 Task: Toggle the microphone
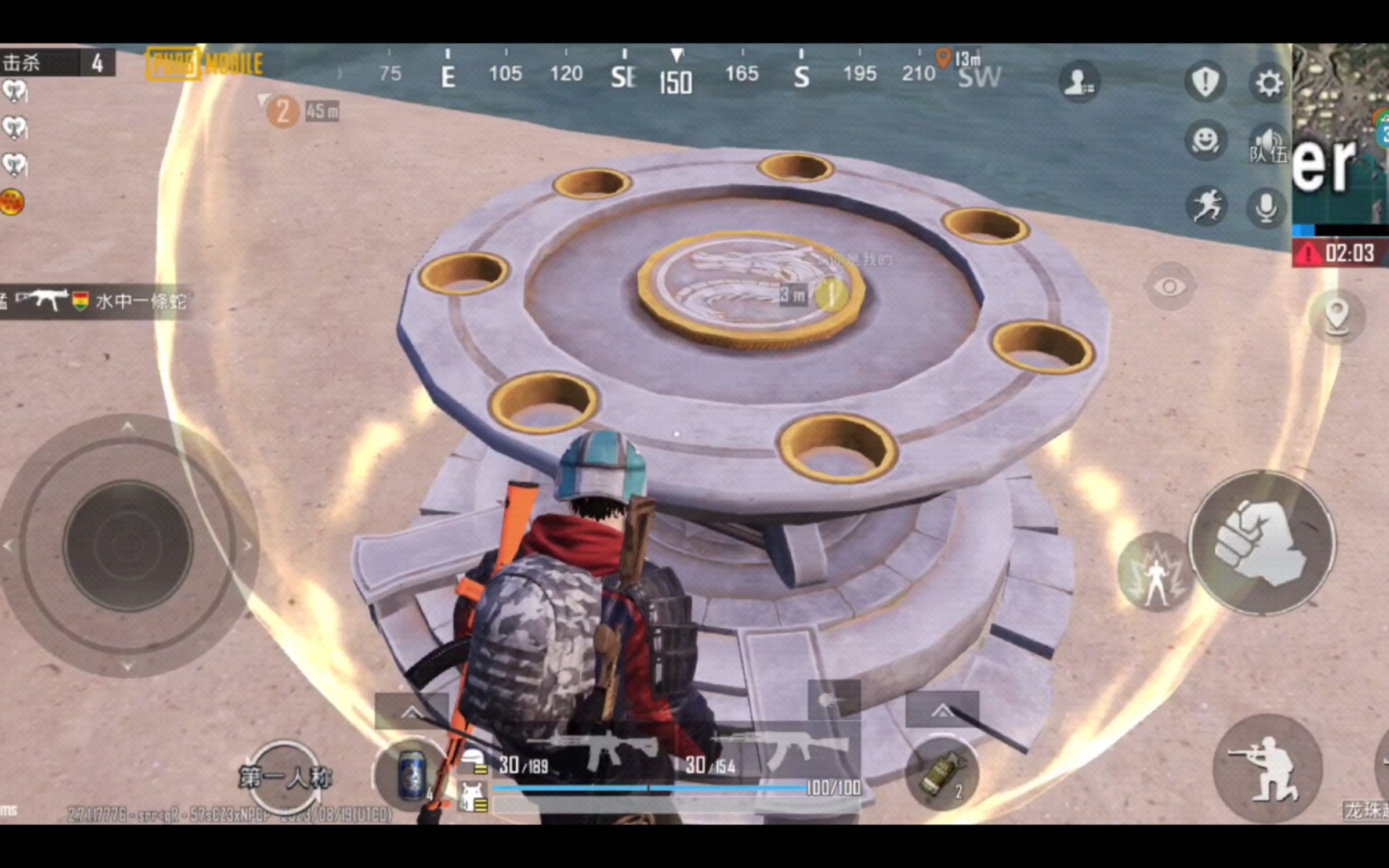coord(1266,207)
